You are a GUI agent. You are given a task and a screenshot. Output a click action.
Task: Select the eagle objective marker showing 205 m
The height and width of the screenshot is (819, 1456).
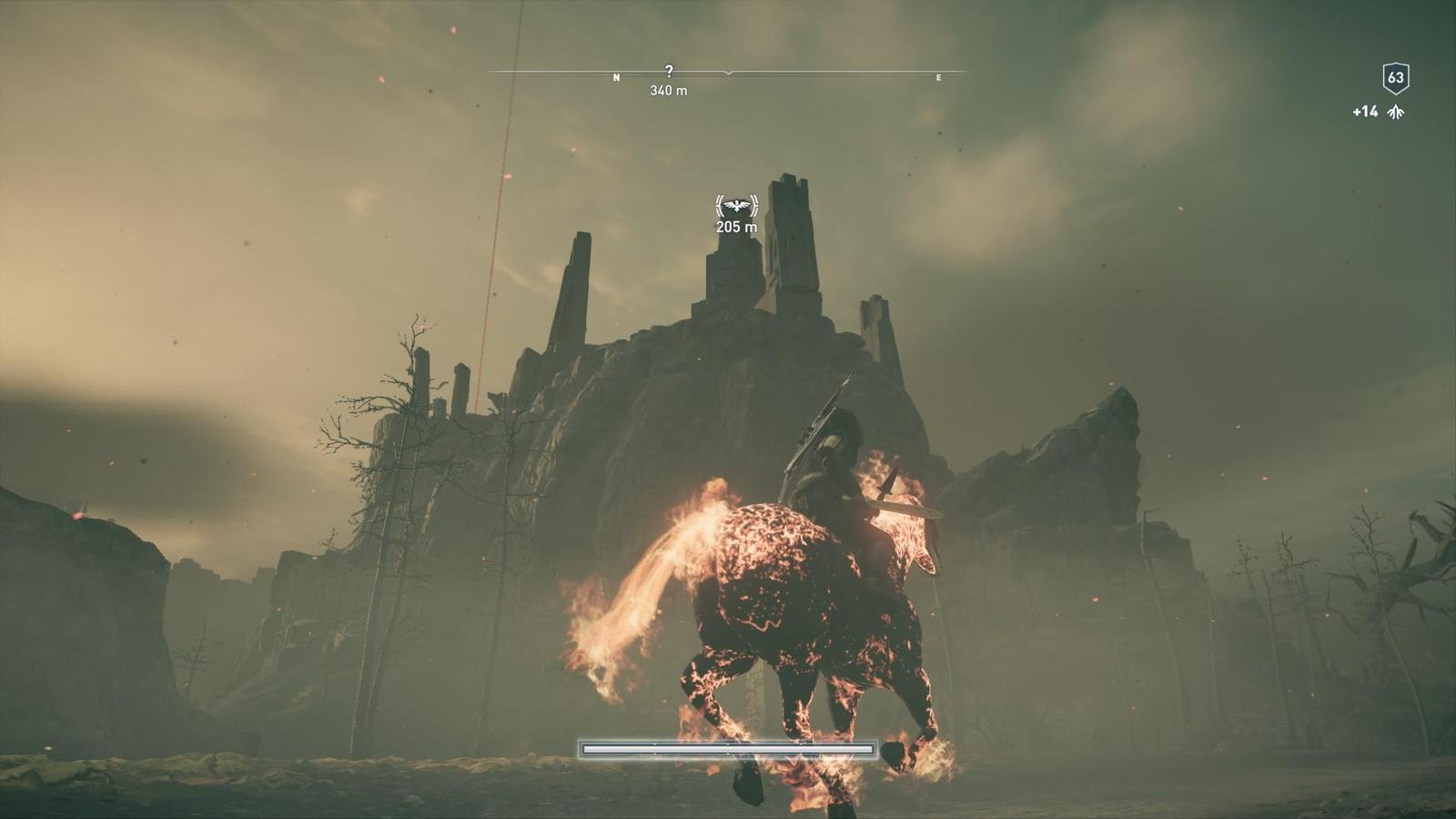coord(736,207)
